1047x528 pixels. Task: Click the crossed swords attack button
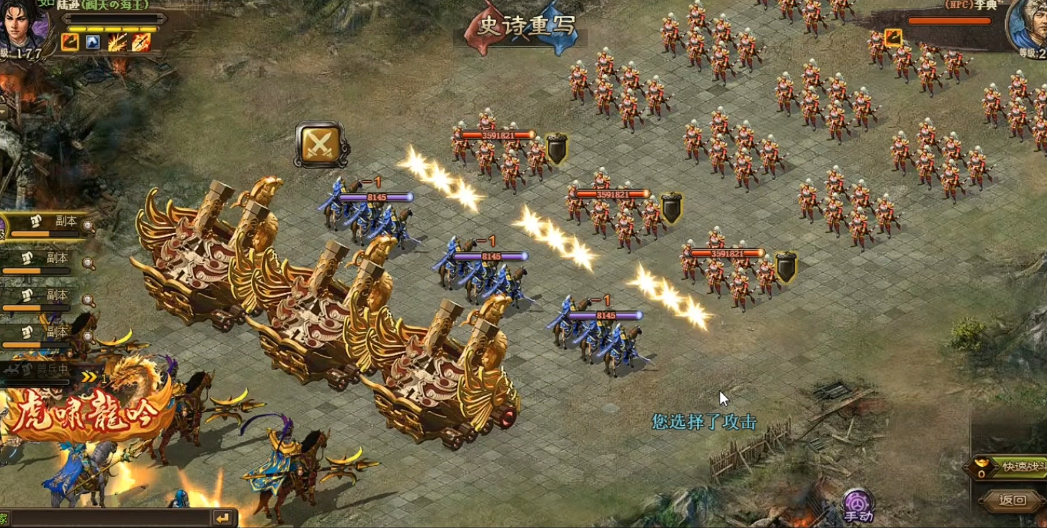coord(319,145)
